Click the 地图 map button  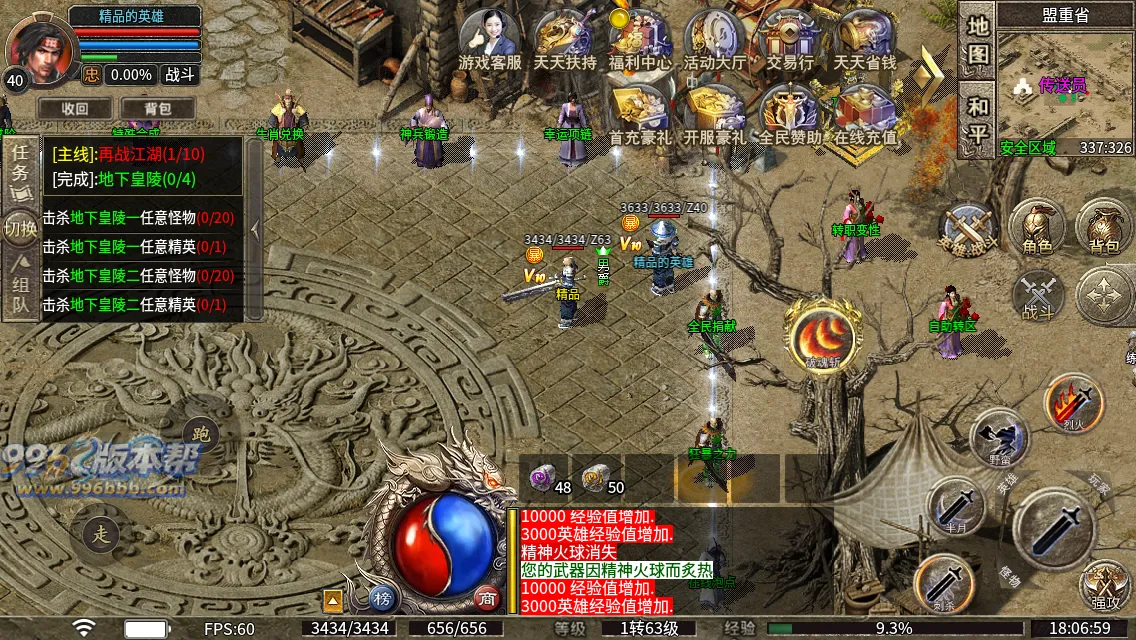click(977, 39)
